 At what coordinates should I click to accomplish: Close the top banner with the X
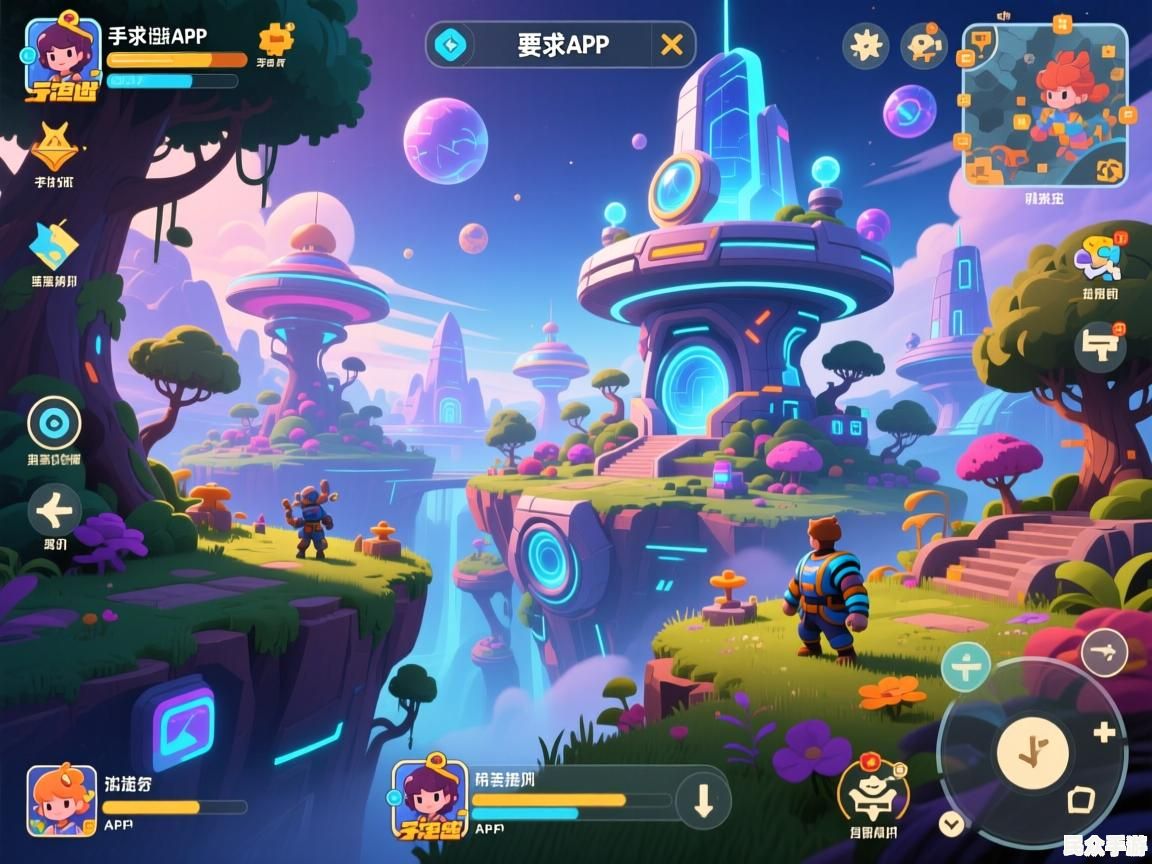click(x=672, y=45)
